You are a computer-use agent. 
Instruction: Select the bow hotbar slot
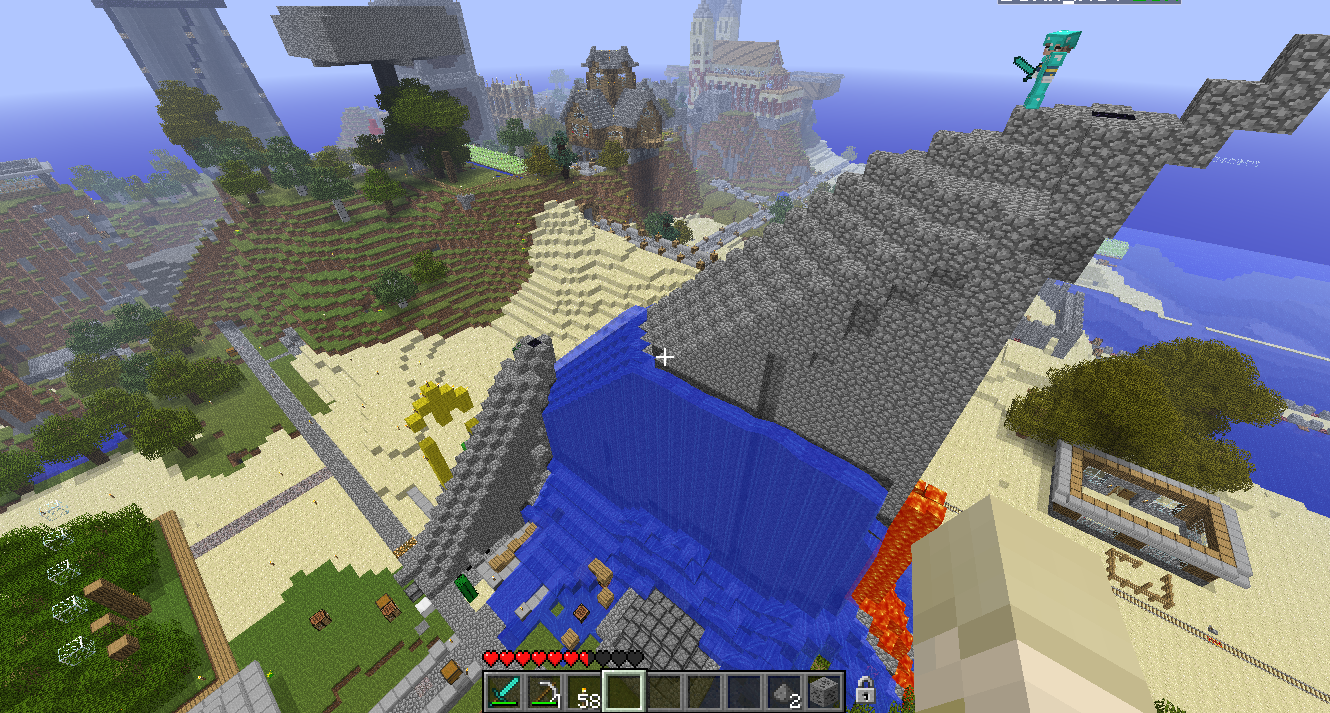pyautogui.click(x=545, y=692)
